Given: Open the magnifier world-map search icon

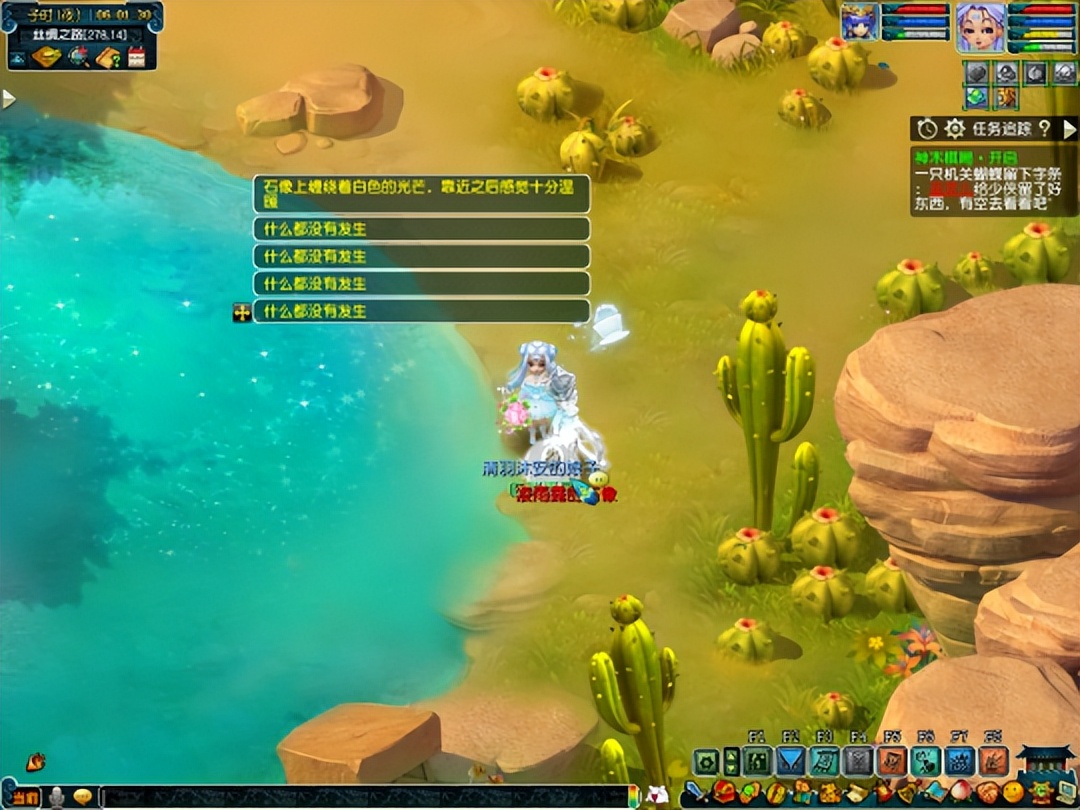Looking at the screenshot, I should [x=78, y=57].
